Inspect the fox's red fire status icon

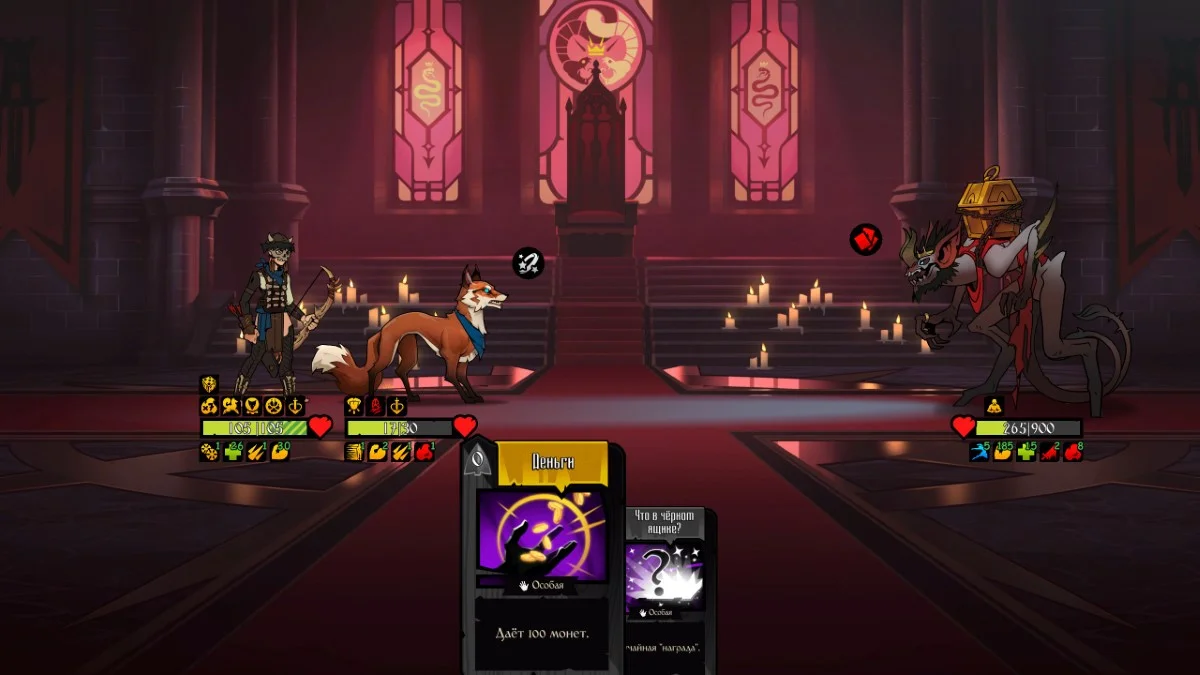click(424, 452)
